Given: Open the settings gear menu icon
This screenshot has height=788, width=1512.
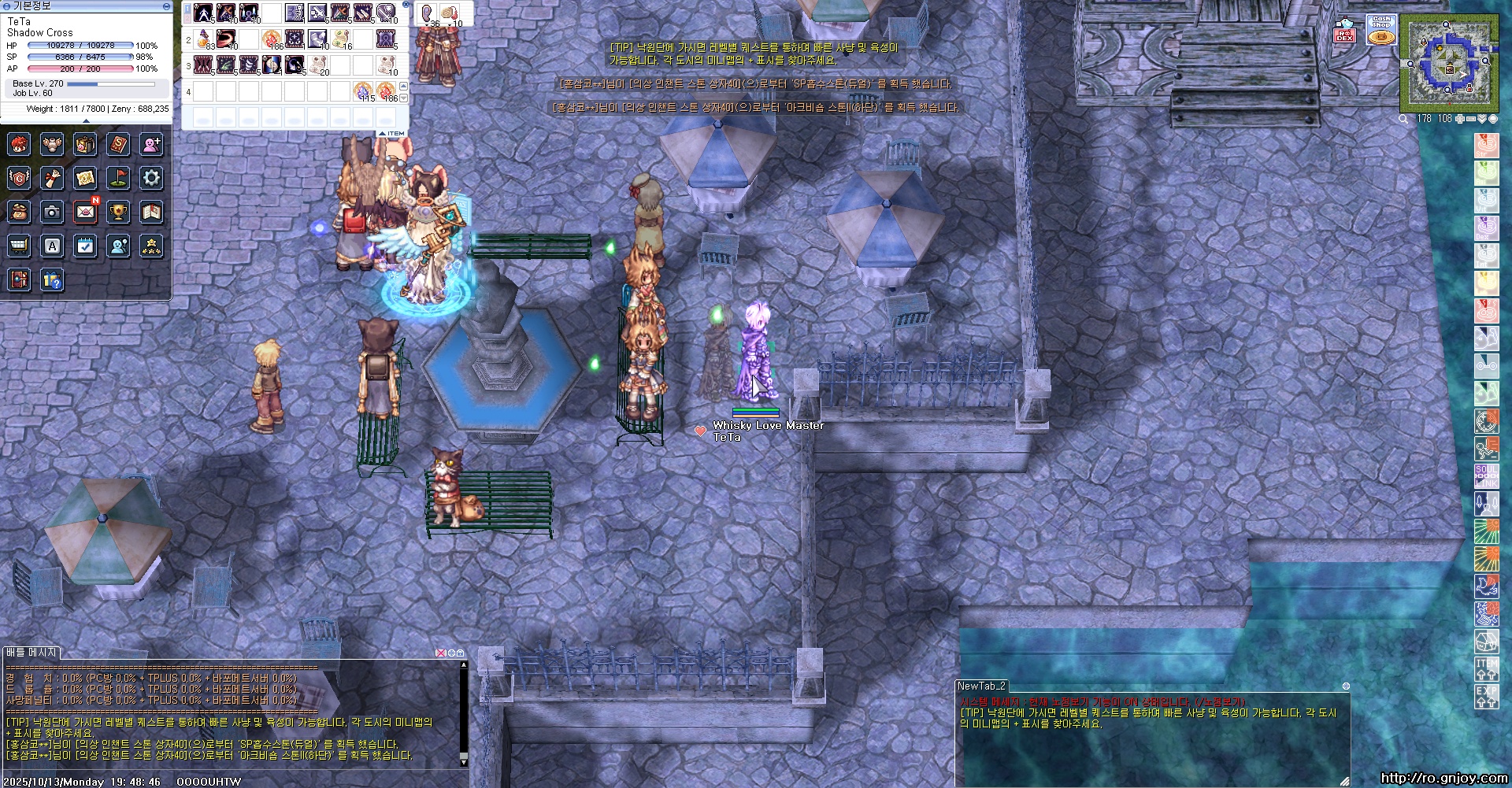Looking at the screenshot, I should 151,178.
